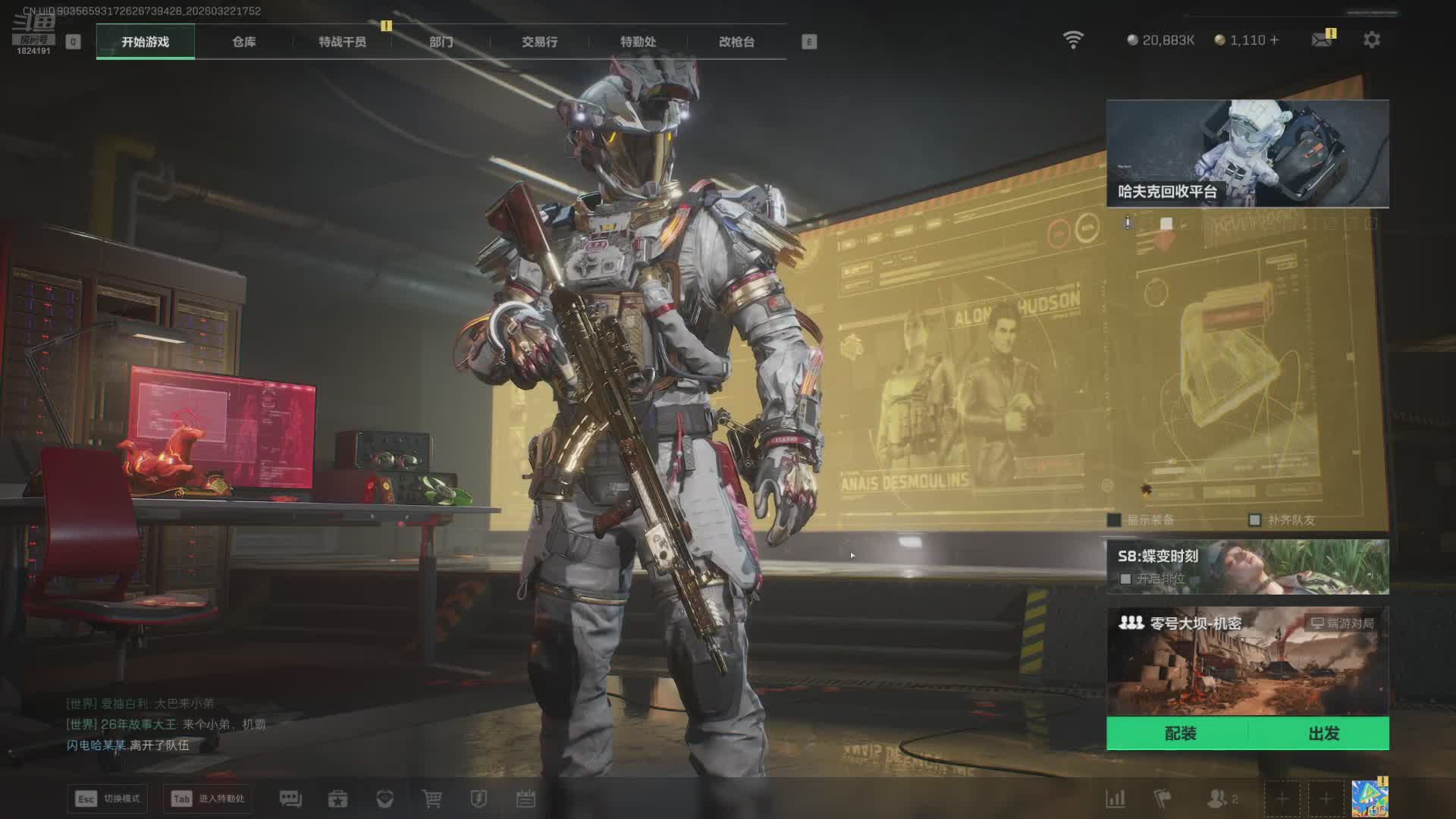This screenshot has width=1456, height=819.
Task: Open the bar chart statistics icon
Action: (x=1116, y=799)
